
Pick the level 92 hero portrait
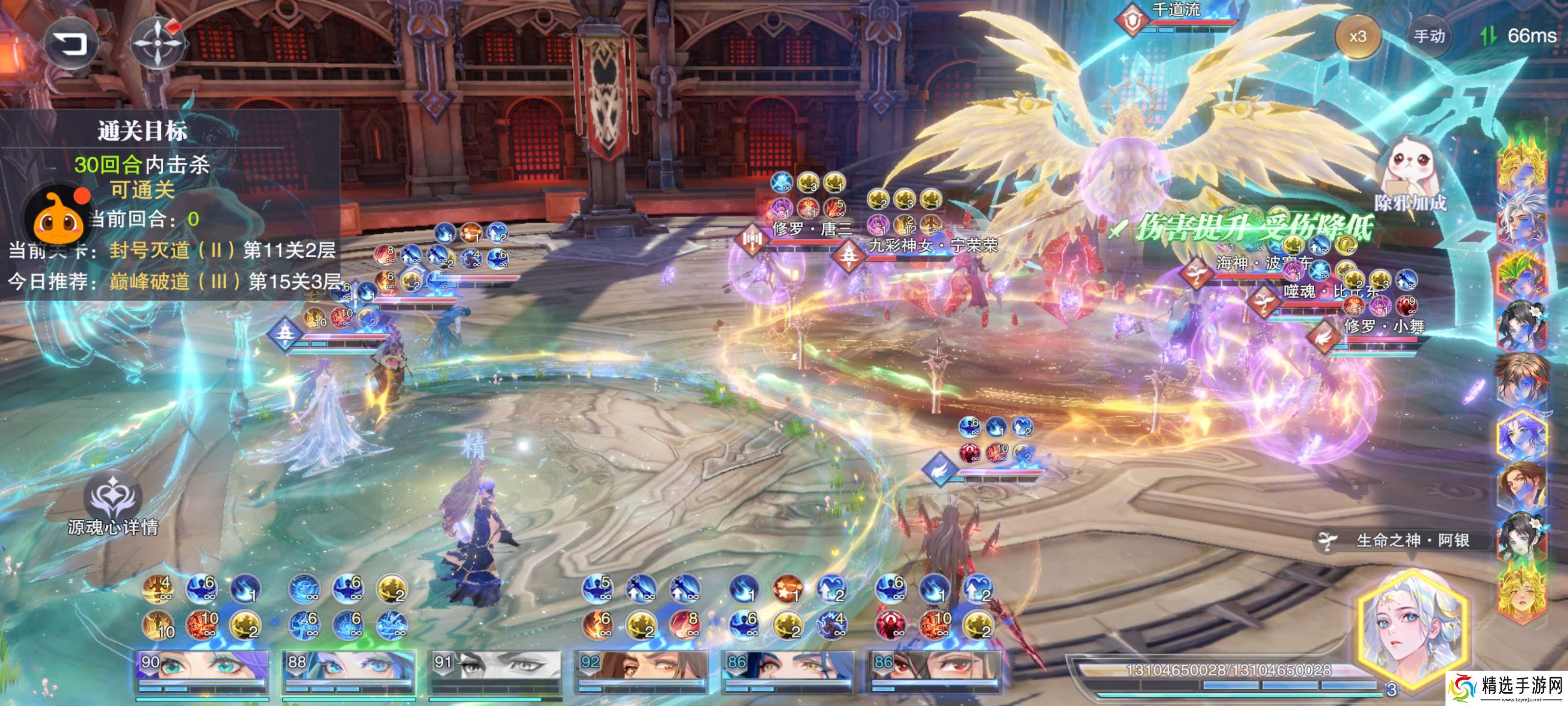coord(641,671)
